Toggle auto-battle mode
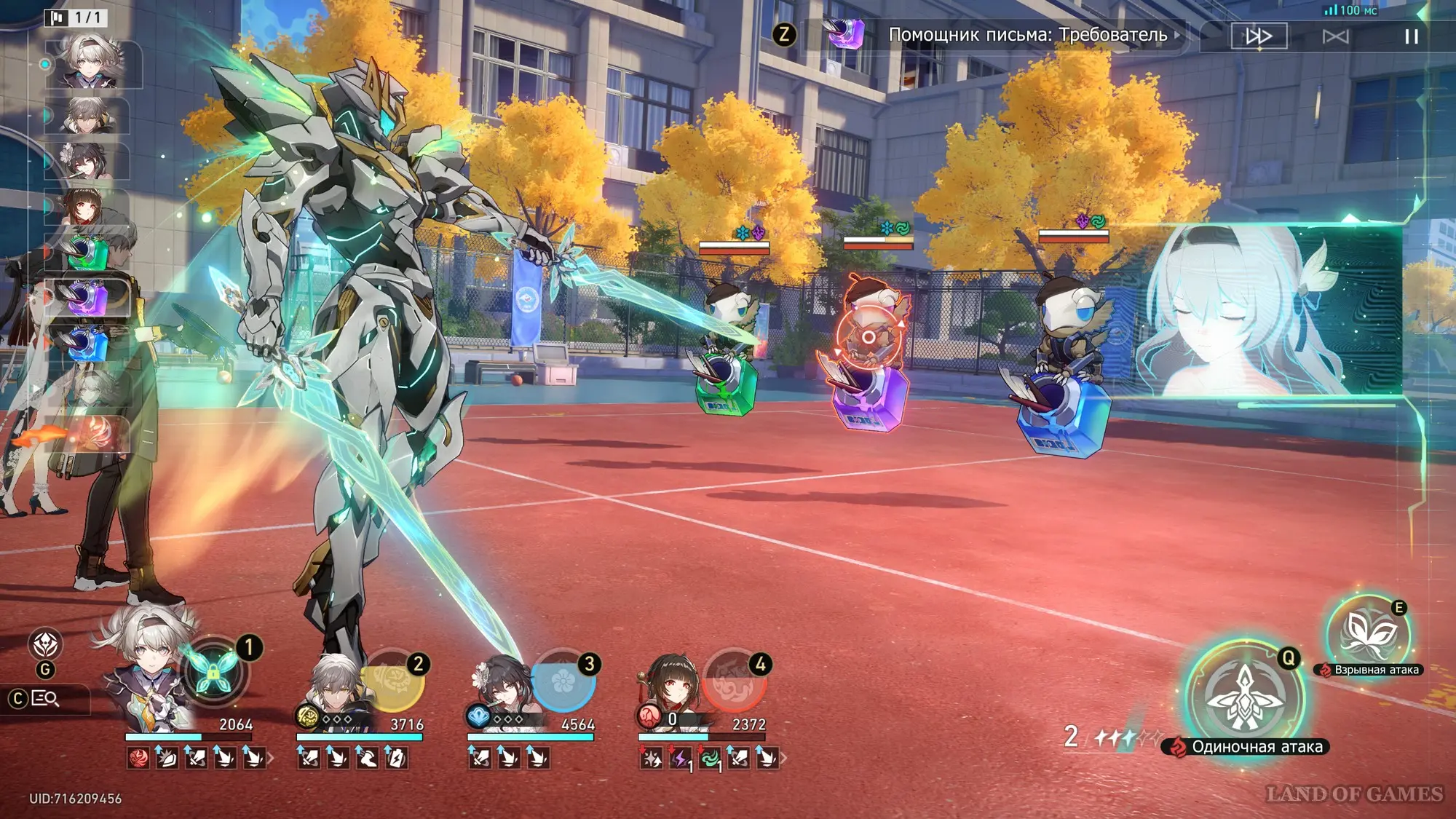 [x=1335, y=36]
